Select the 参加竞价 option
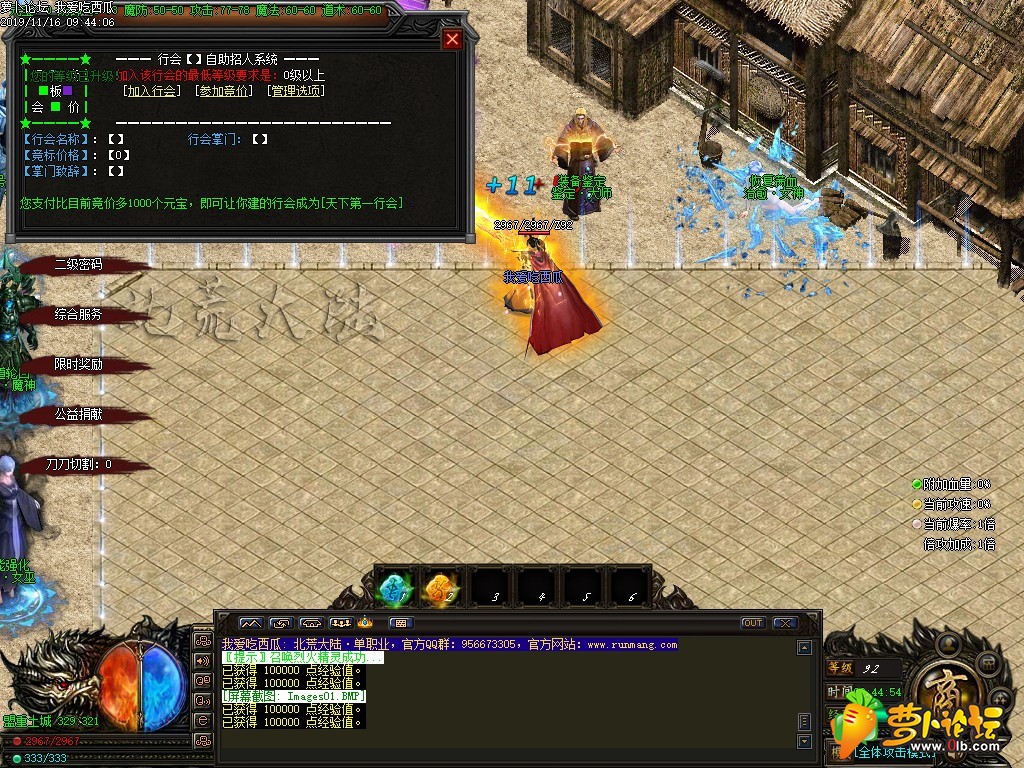Viewport: 1024px width, 768px height. [x=225, y=91]
